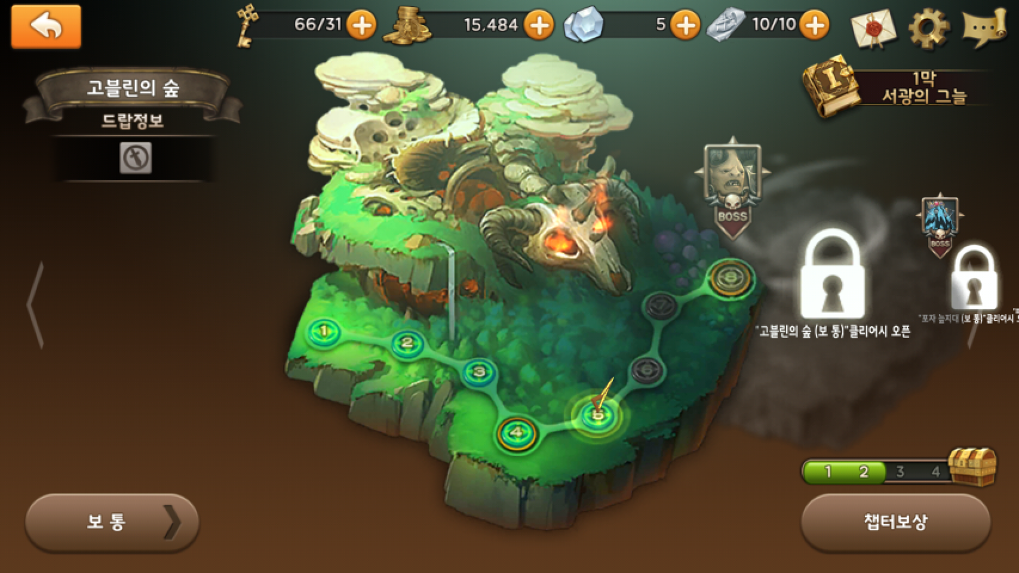Open the mail envelope

pyautogui.click(x=873, y=27)
